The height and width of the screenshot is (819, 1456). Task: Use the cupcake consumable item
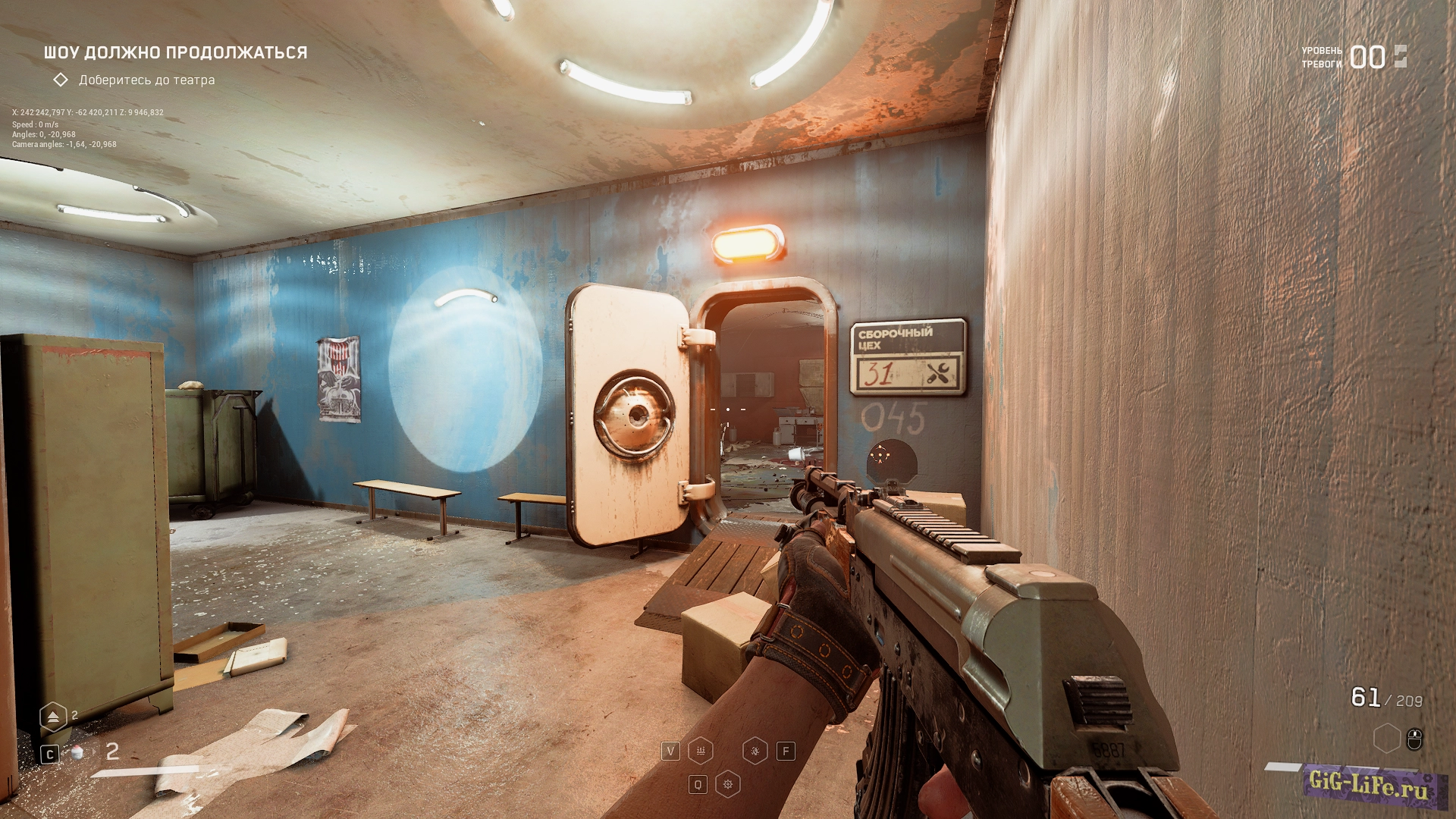coord(77,752)
